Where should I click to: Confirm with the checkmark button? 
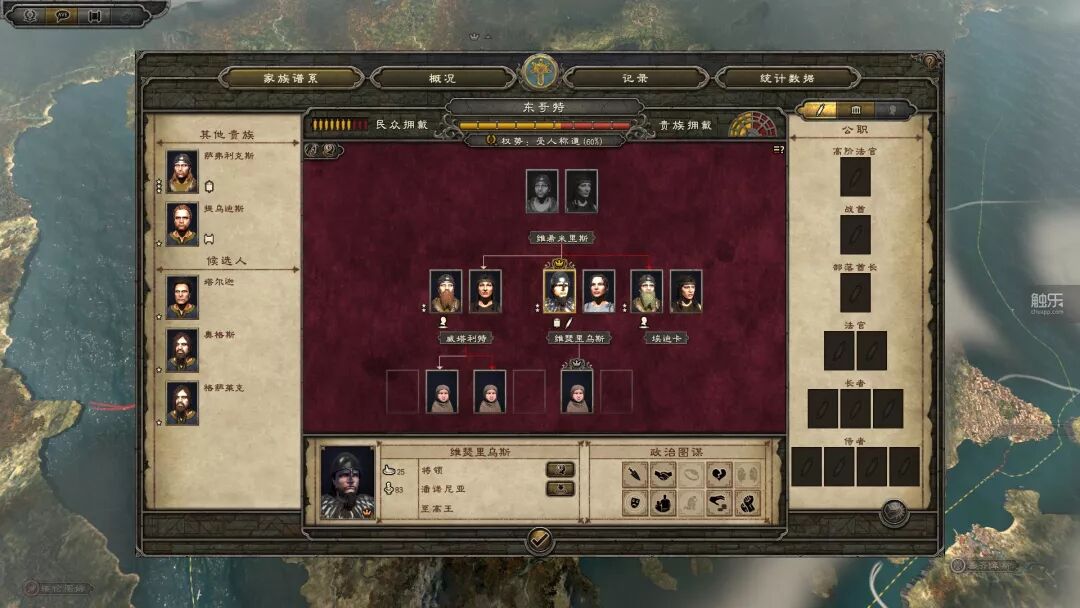540,541
